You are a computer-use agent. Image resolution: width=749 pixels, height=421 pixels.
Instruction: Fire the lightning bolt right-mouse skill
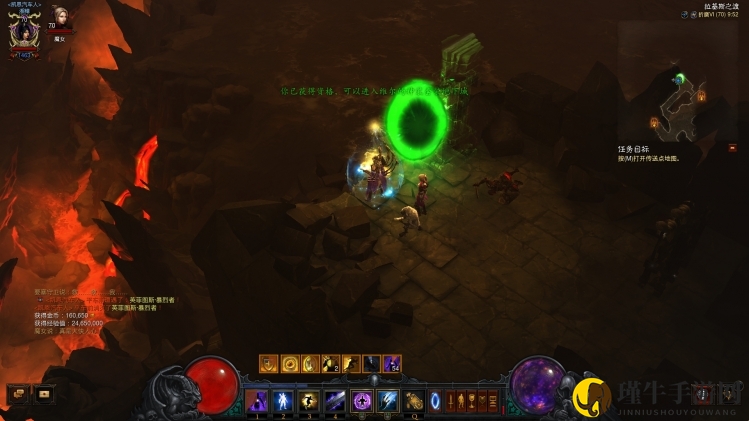pyautogui.click(x=387, y=401)
